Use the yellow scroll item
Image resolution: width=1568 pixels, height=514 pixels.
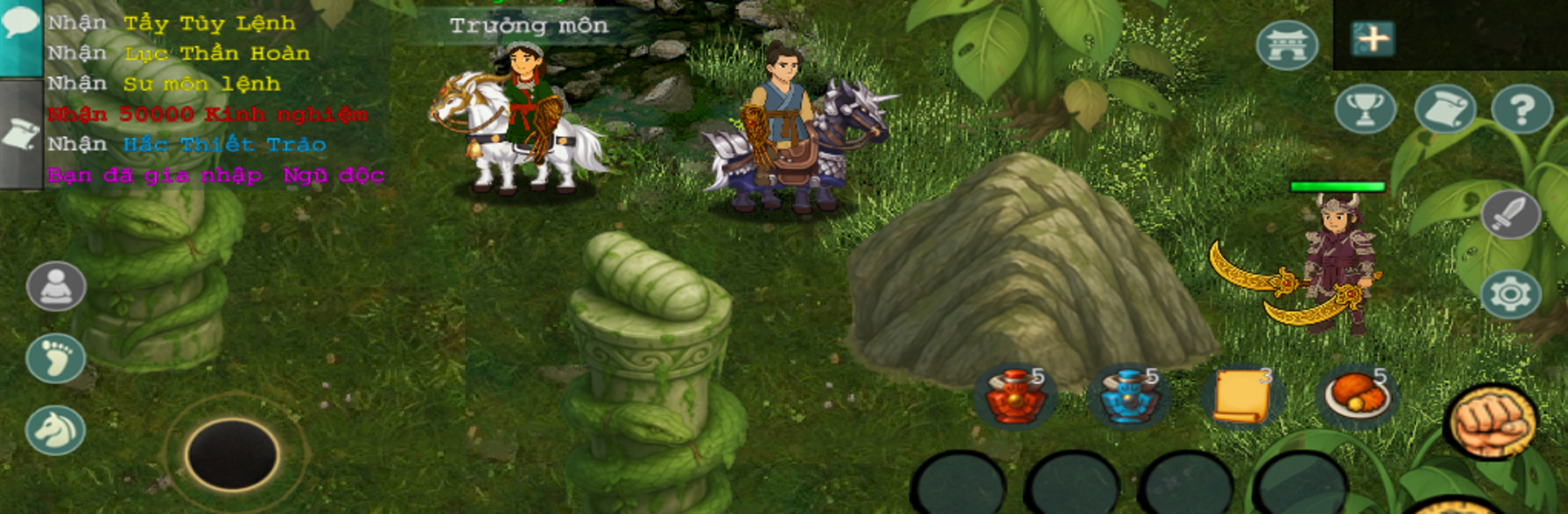click(1242, 397)
